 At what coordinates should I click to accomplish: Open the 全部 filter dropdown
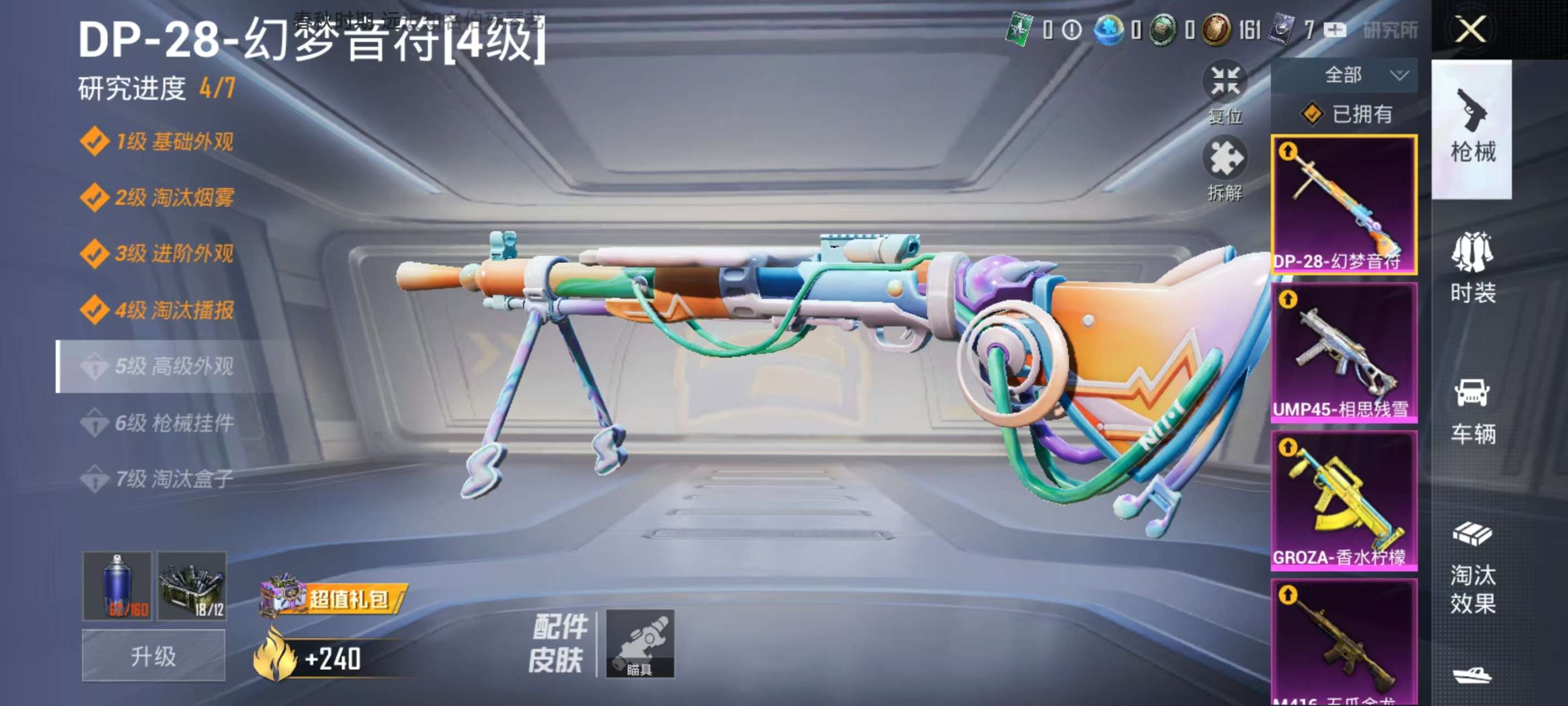[1344, 75]
